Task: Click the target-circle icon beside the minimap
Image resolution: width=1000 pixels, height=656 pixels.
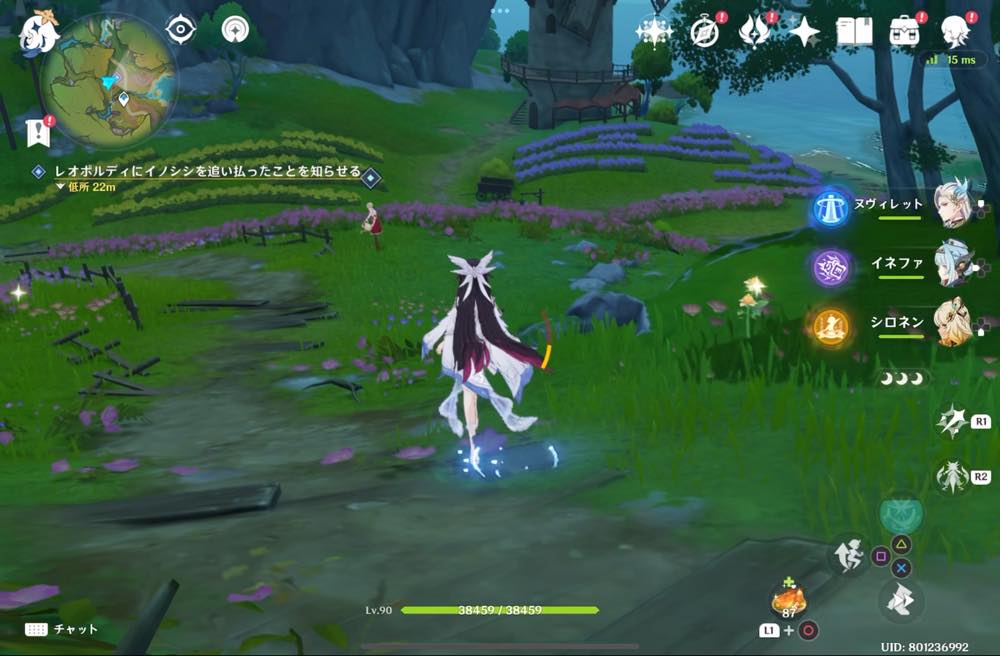Action: pyautogui.click(x=180, y=30)
